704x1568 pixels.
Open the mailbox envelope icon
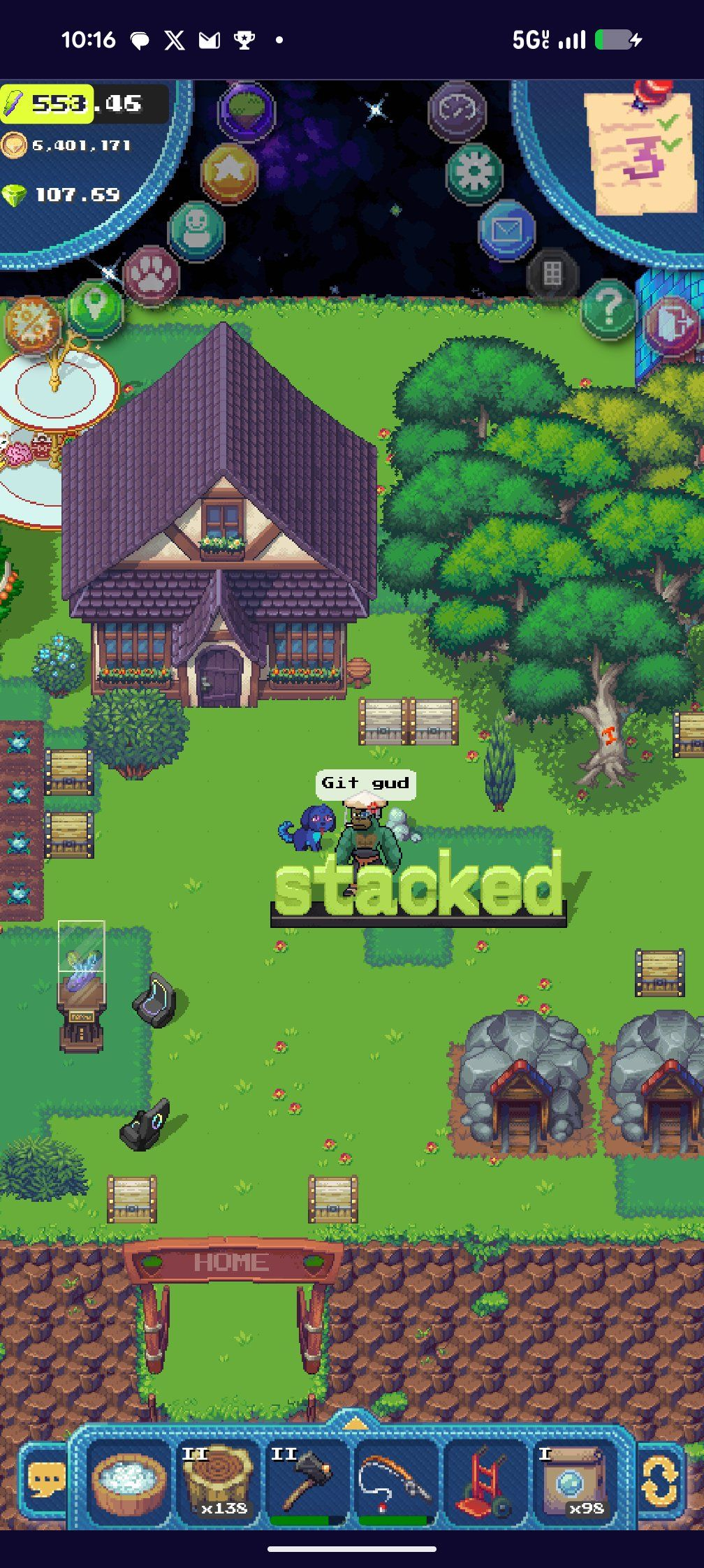coord(506,229)
